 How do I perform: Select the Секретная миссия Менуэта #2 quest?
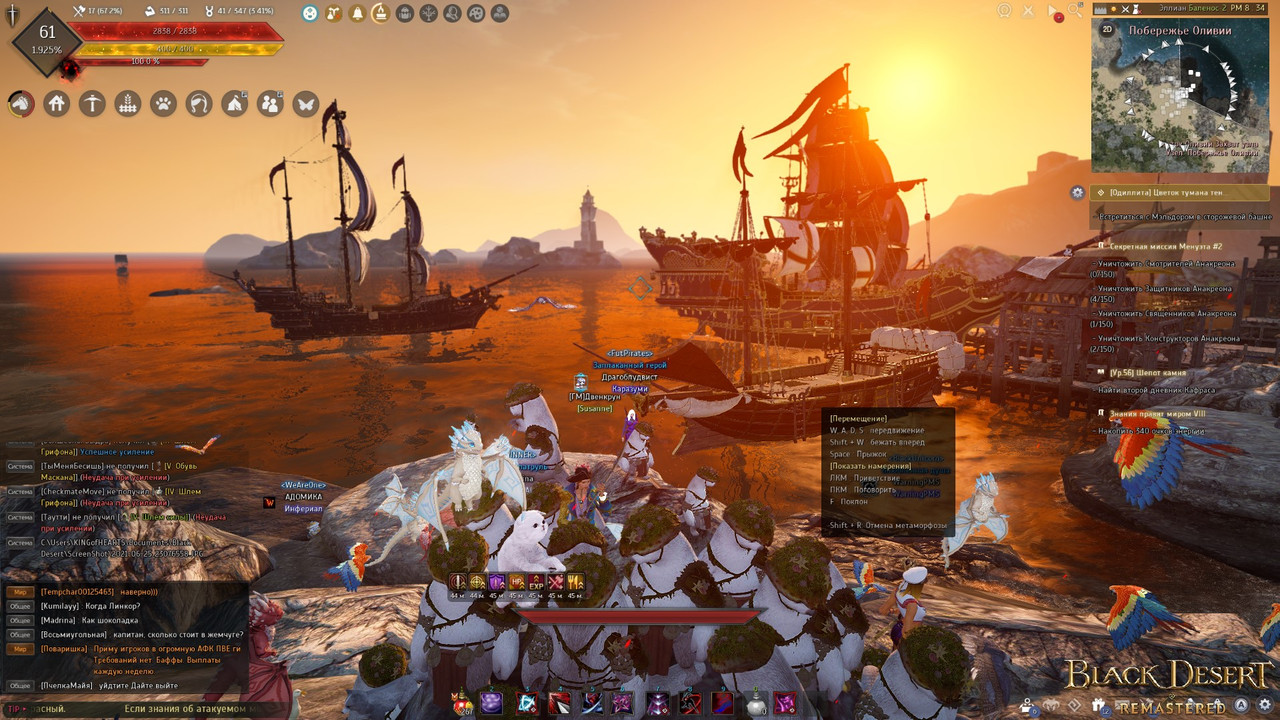[x=1165, y=246]
